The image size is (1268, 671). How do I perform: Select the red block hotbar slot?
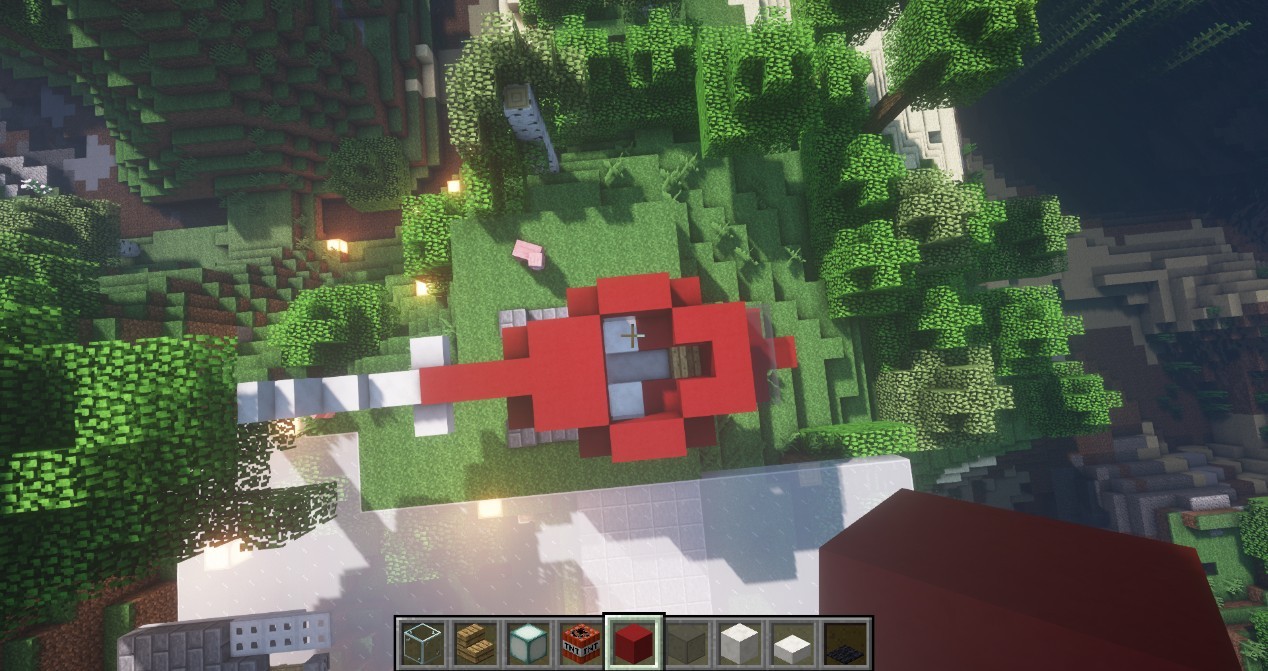[632, 640]
